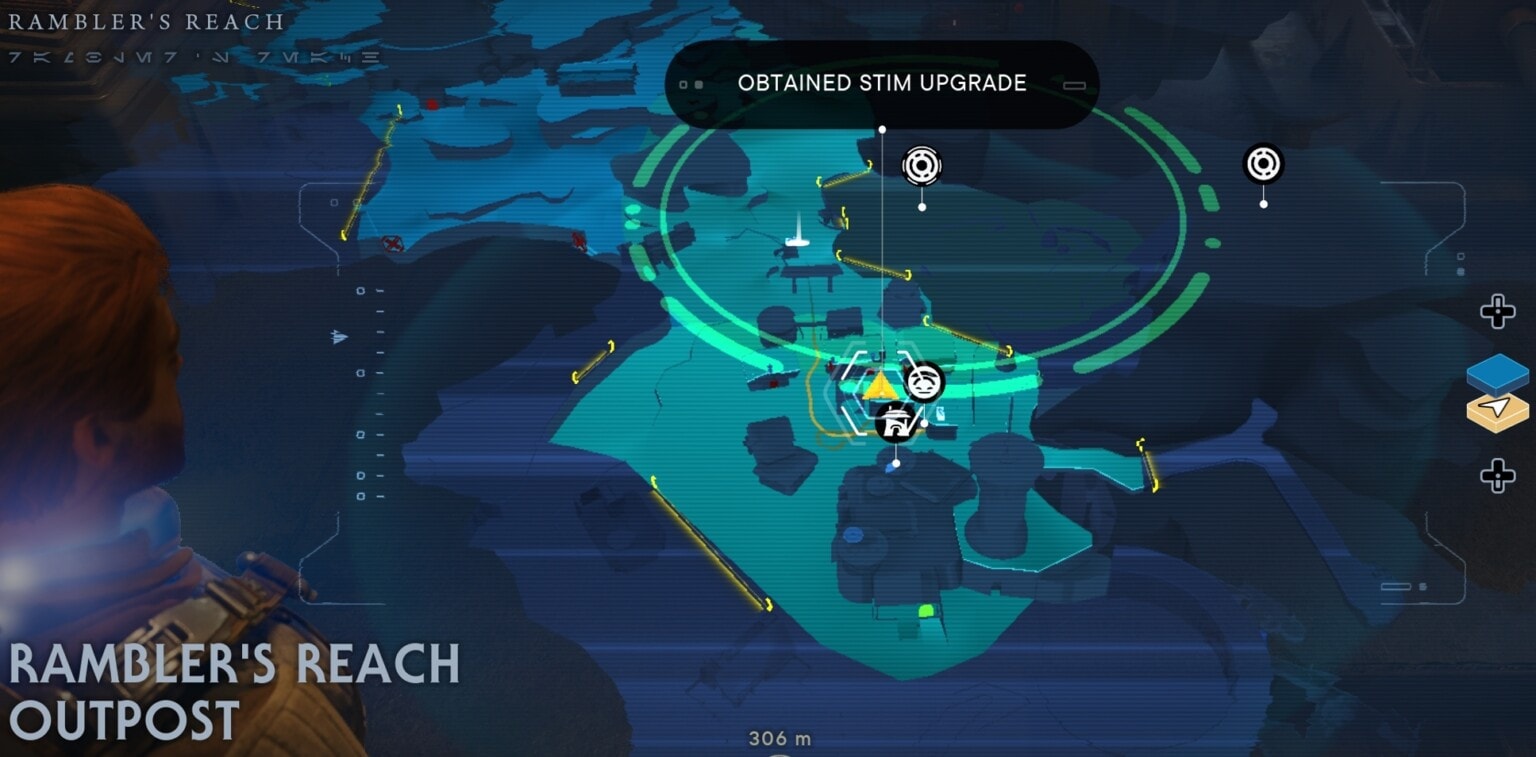The height and width of the screenshot is (757, 1536).
Task: Click the white pin dot below the stim upgrade banner
Action: coord(883,127)
